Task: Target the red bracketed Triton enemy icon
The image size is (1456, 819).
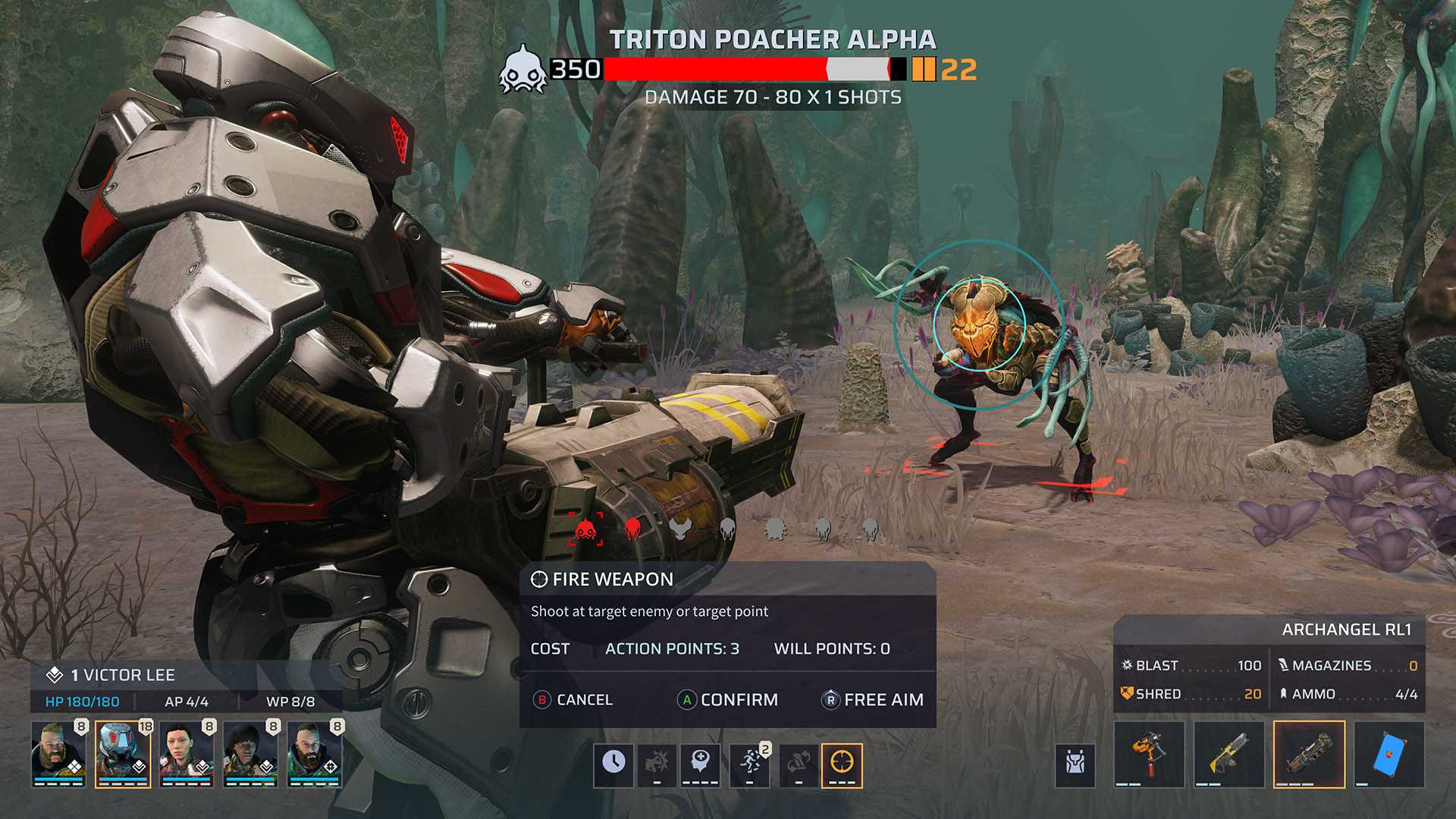Action: 586,529
